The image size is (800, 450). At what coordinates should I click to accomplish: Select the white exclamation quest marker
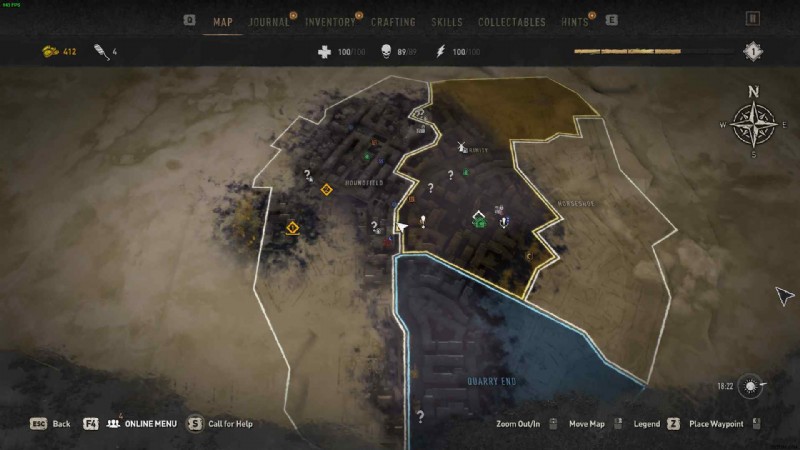click(424, 221)
